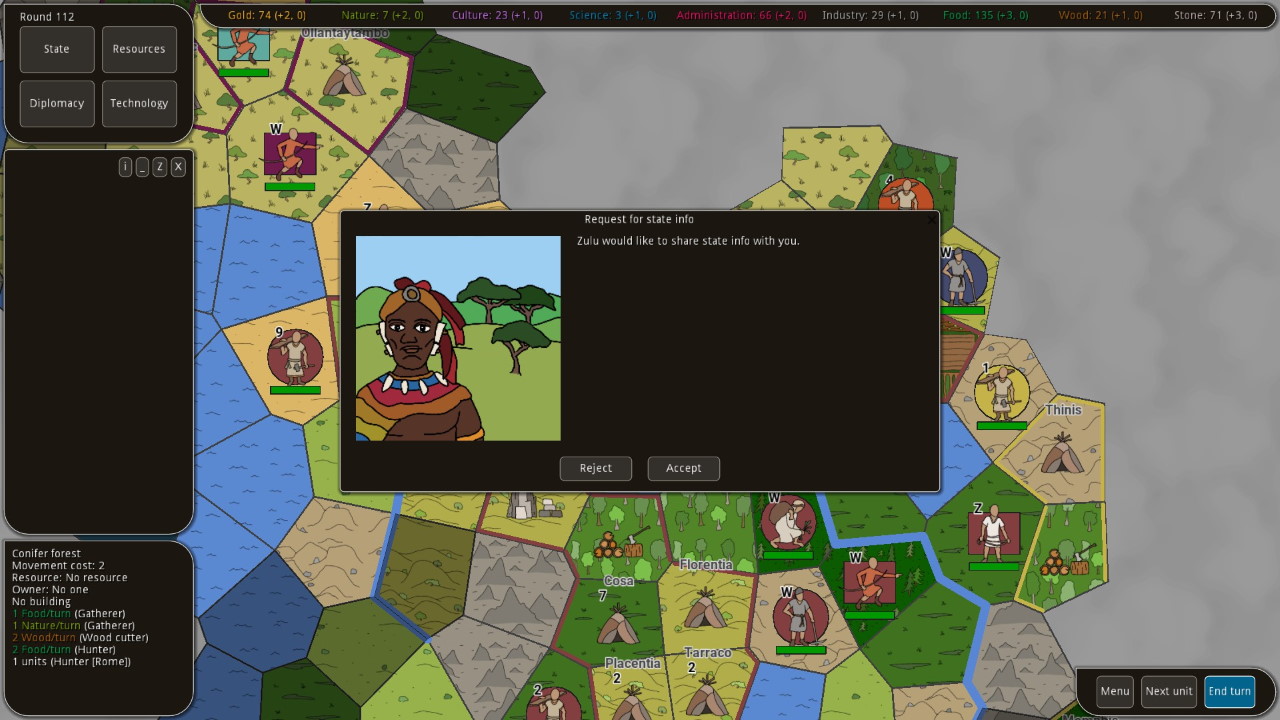Click the End turn button
Viewport: 1280px width, 720px height.
(1229, 691)
